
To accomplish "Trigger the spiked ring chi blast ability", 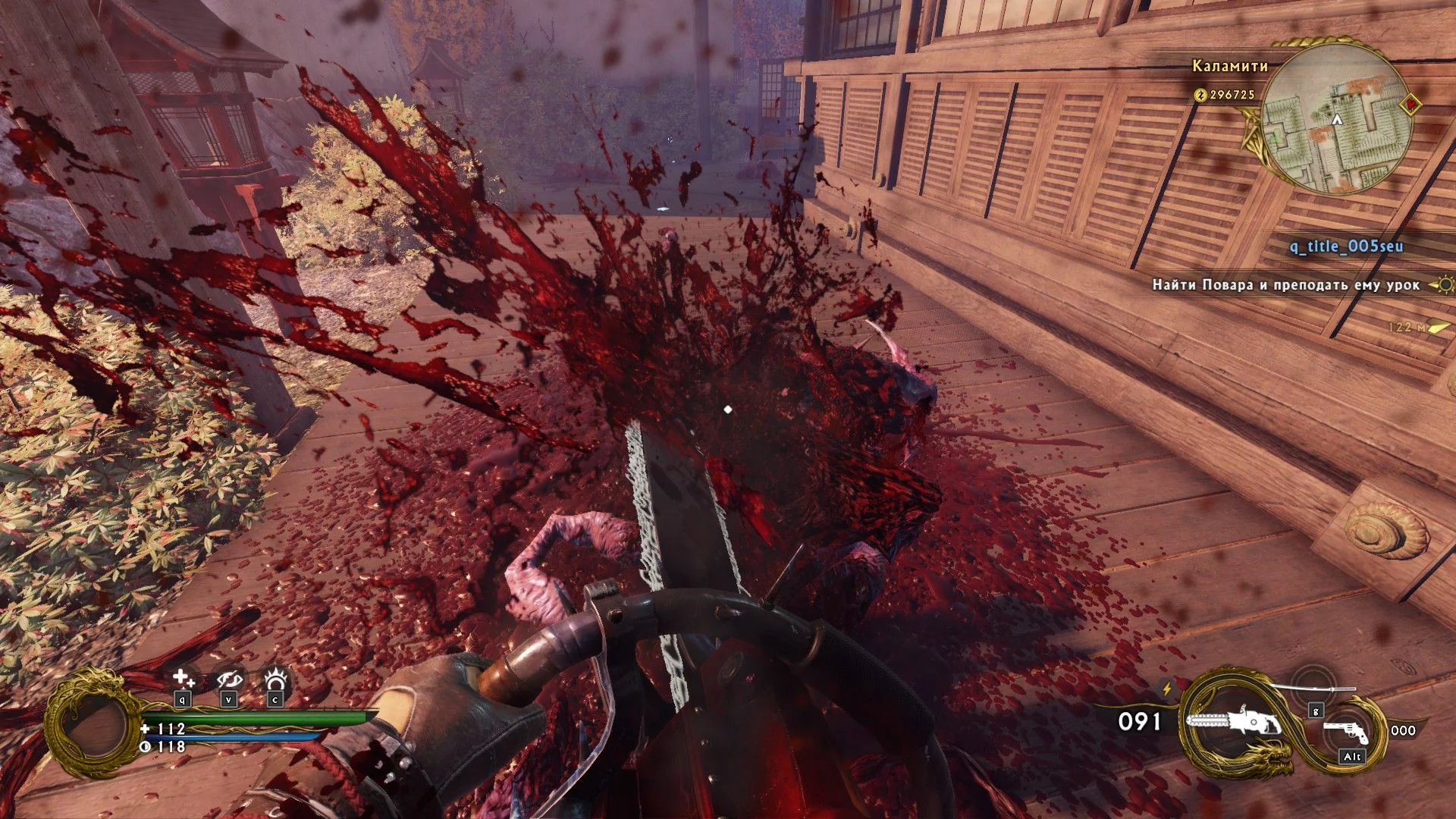I will [275, 678].
